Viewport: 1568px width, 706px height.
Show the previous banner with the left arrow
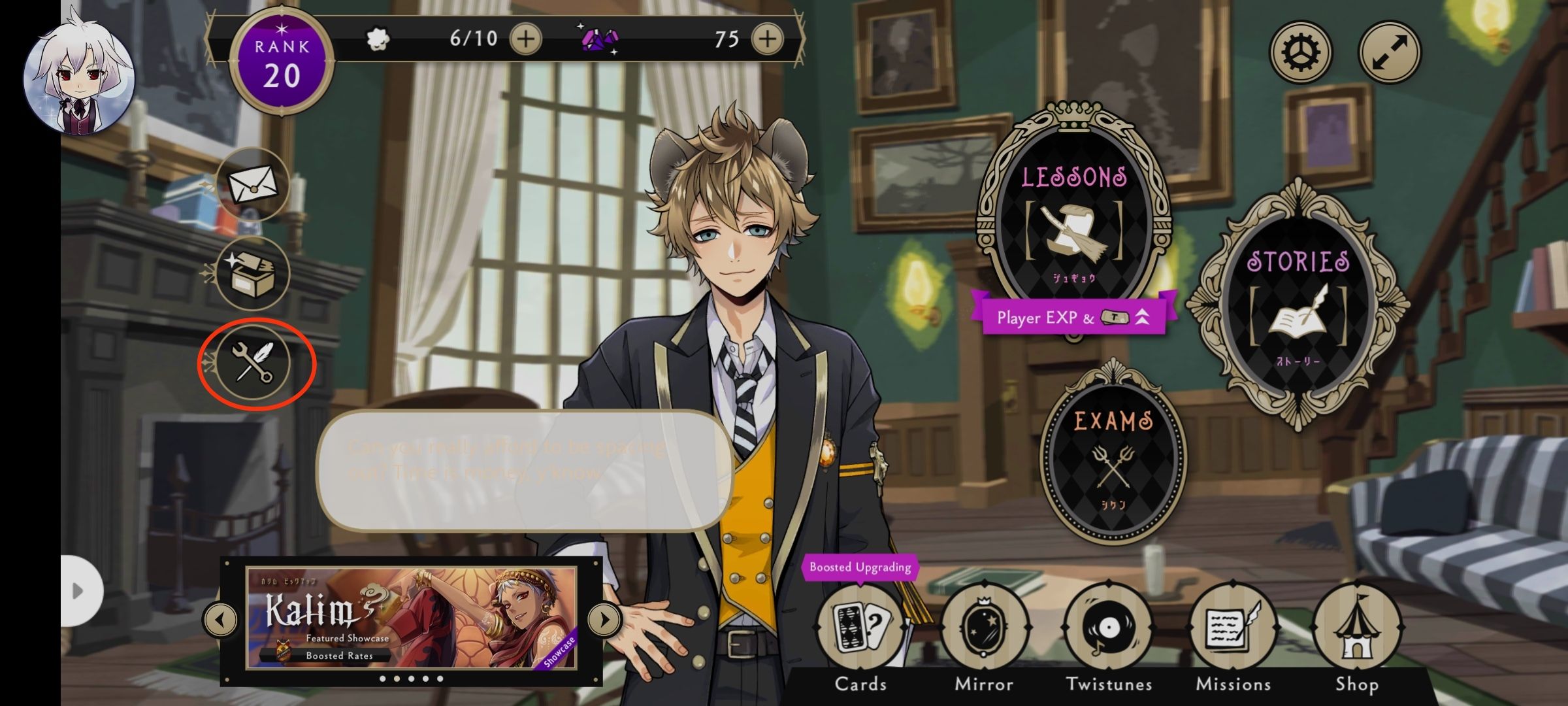point(221,618)
